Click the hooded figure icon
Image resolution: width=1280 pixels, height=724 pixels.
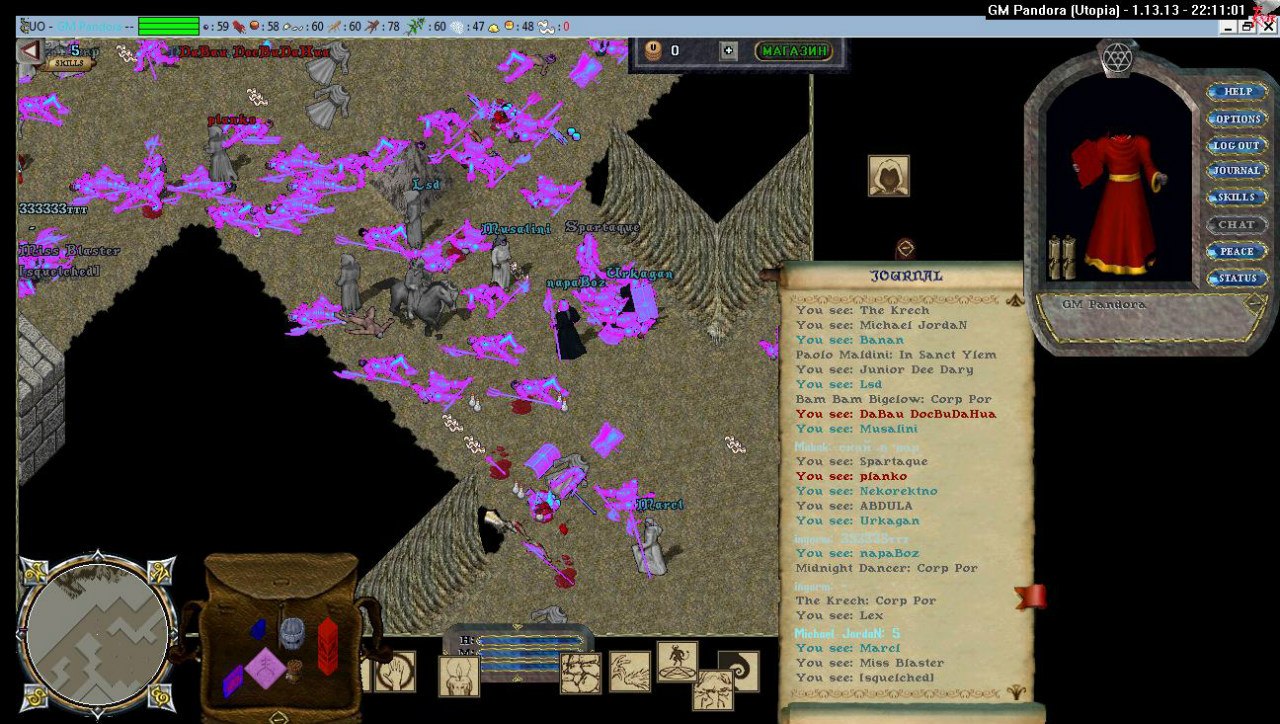(x=888, y=176)
